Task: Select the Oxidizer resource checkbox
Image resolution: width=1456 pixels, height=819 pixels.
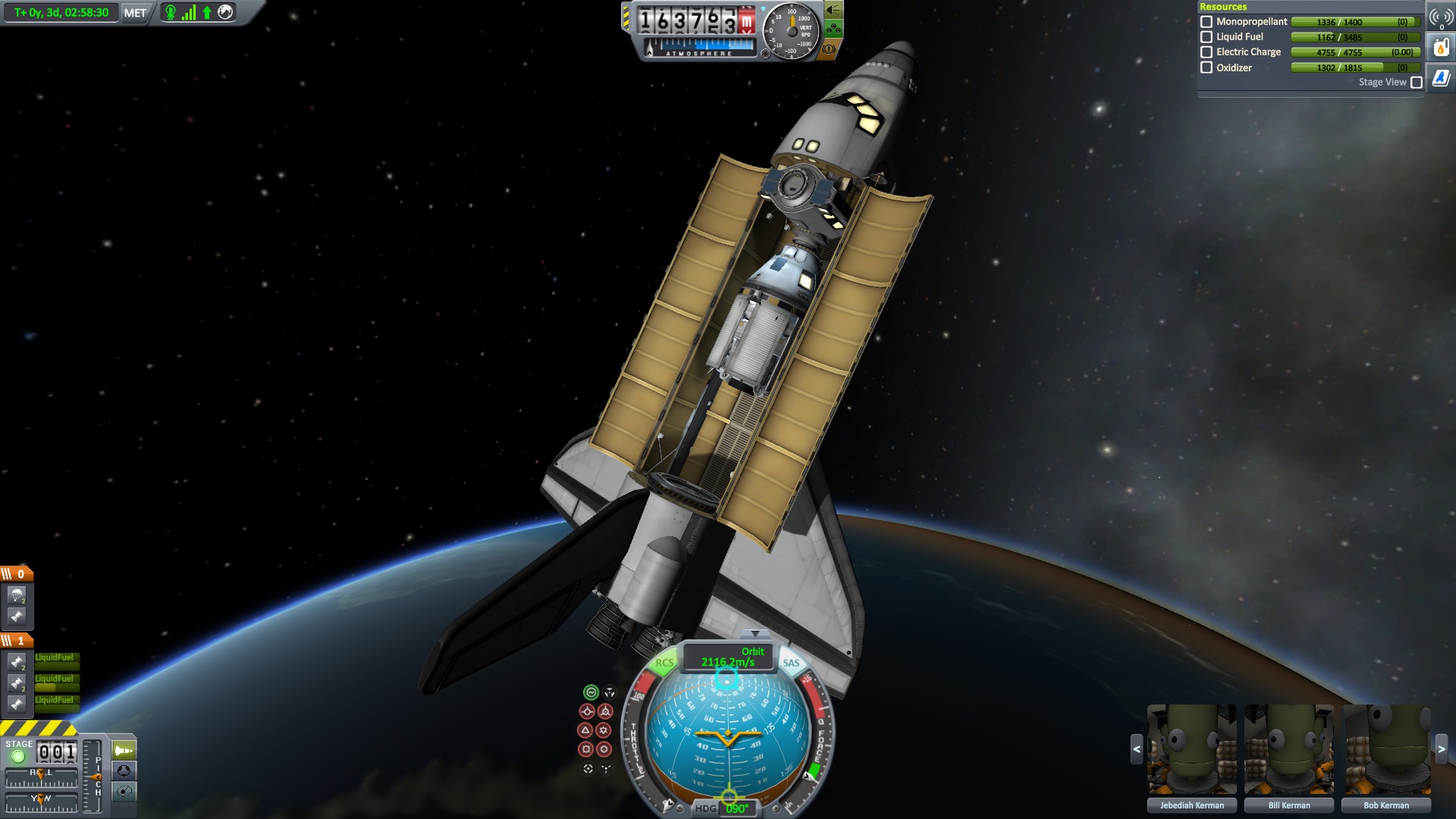Action: point(1207,67)
